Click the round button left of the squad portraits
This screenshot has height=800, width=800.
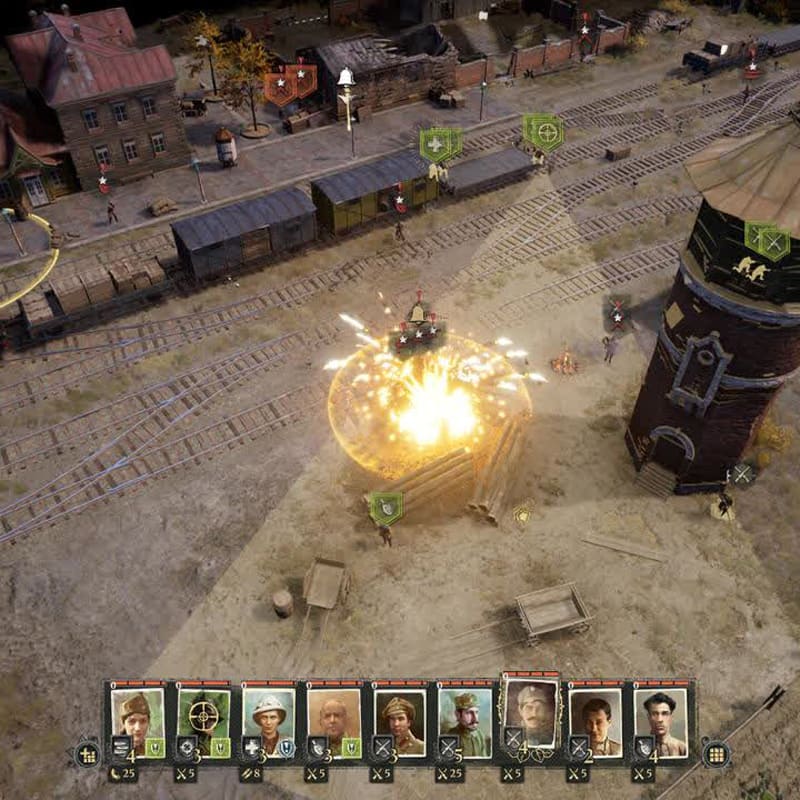[x=87, y=755]
